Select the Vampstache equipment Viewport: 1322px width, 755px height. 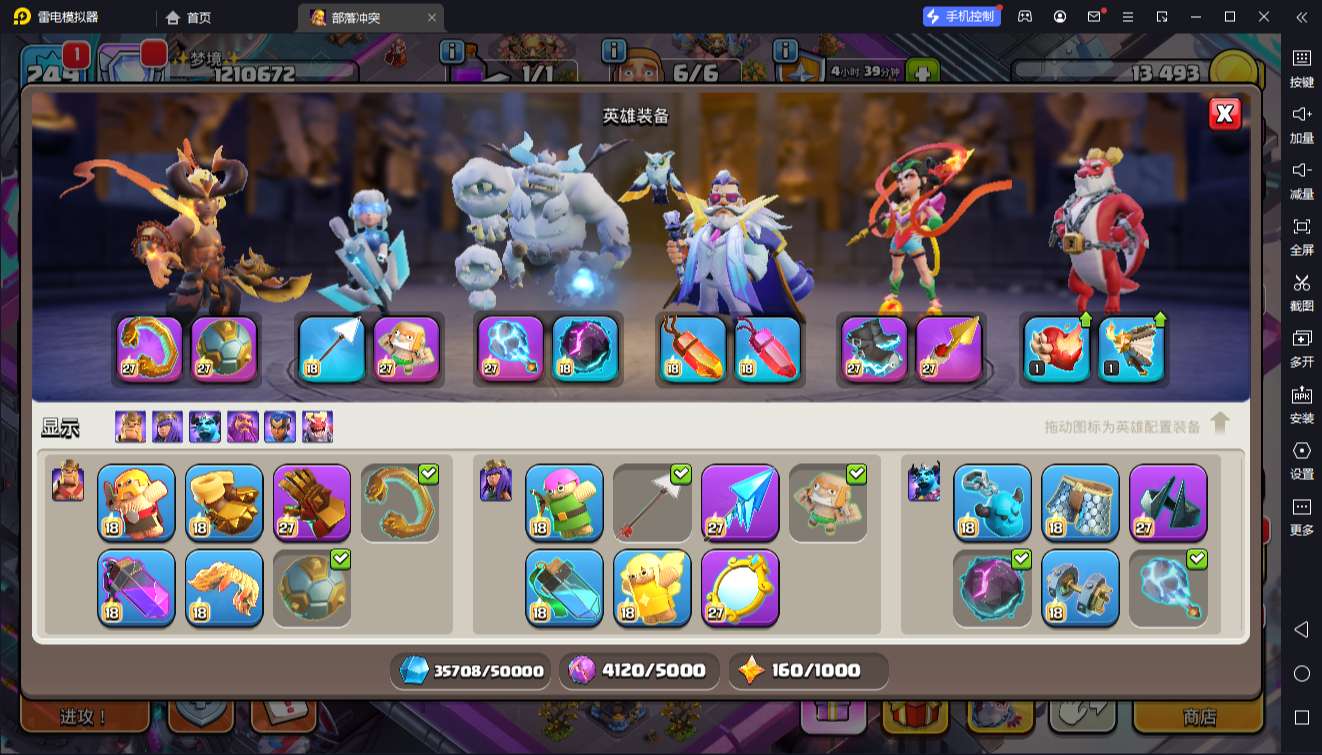coord(224,587)
